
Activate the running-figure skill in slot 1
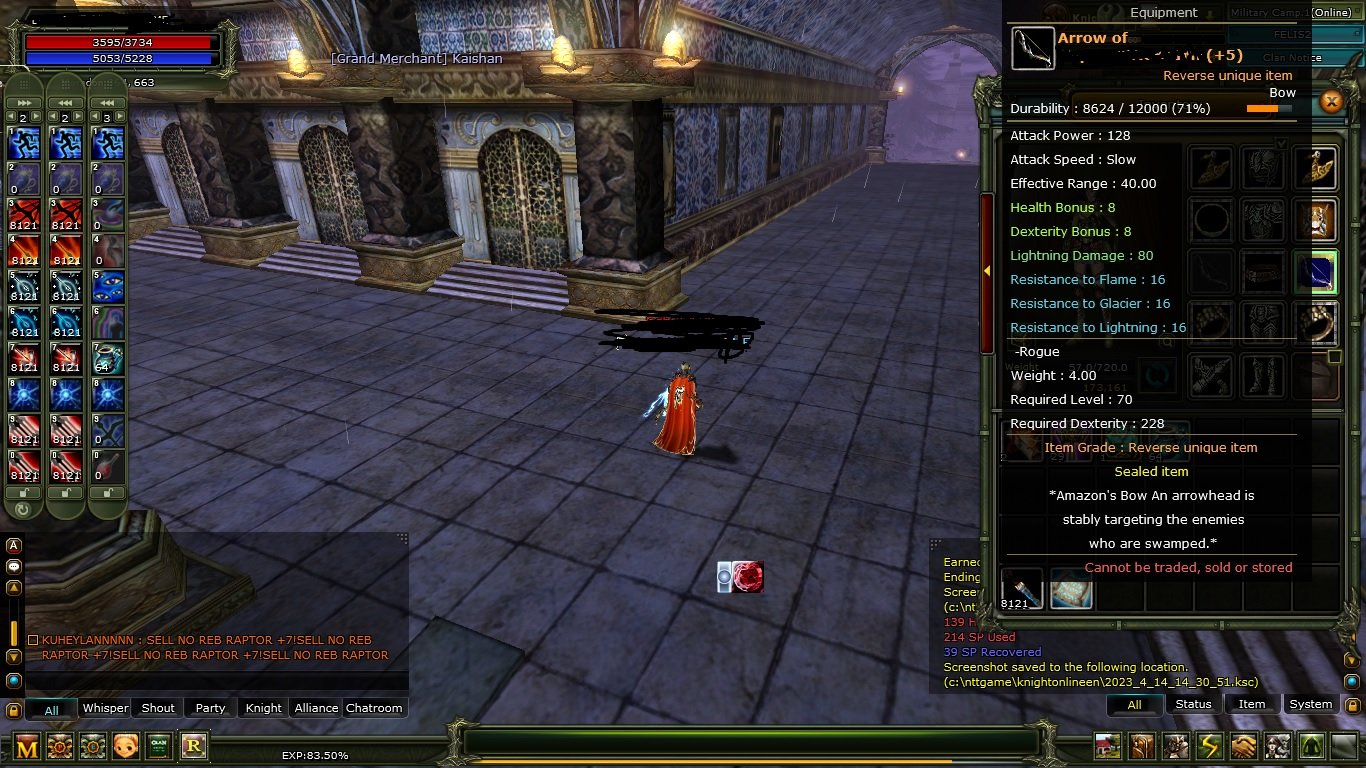tap(23, 142)
